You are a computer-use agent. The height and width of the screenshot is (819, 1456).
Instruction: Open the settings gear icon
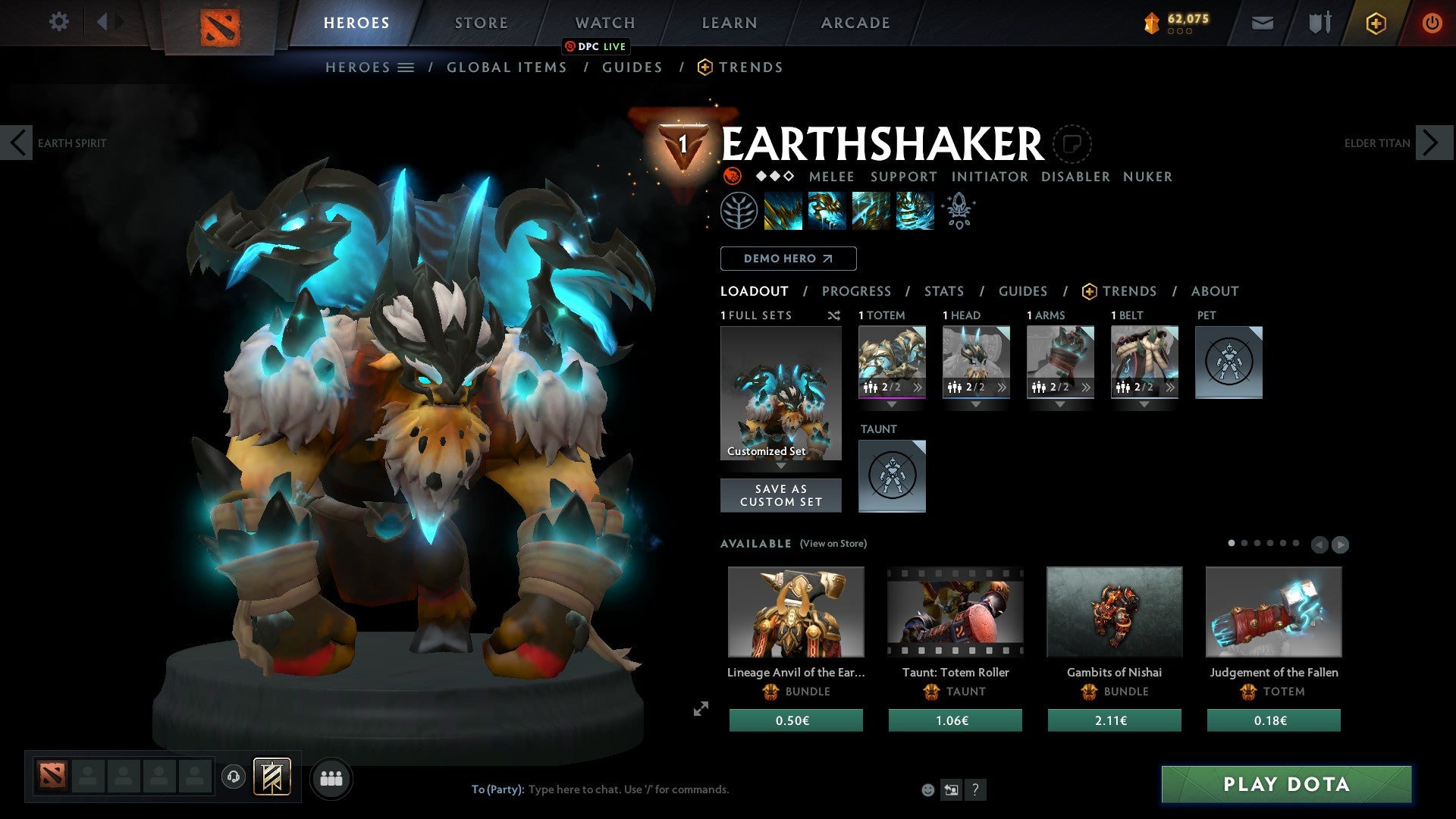[58, 22]
